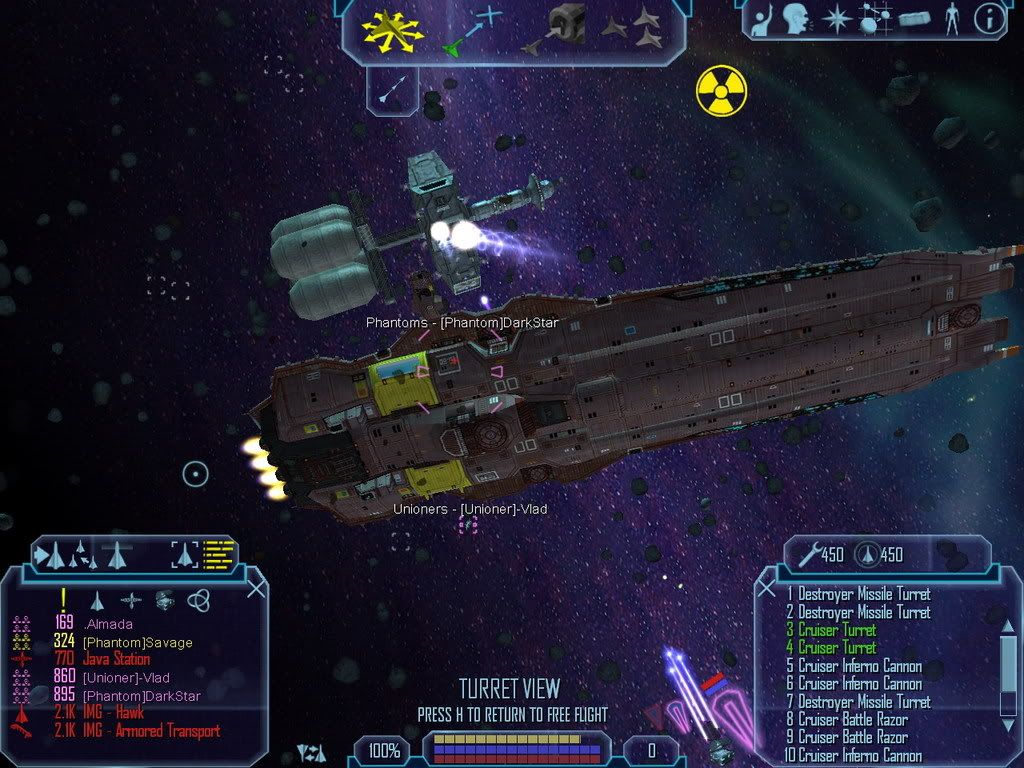Close the turret list panel

(768, 588)
